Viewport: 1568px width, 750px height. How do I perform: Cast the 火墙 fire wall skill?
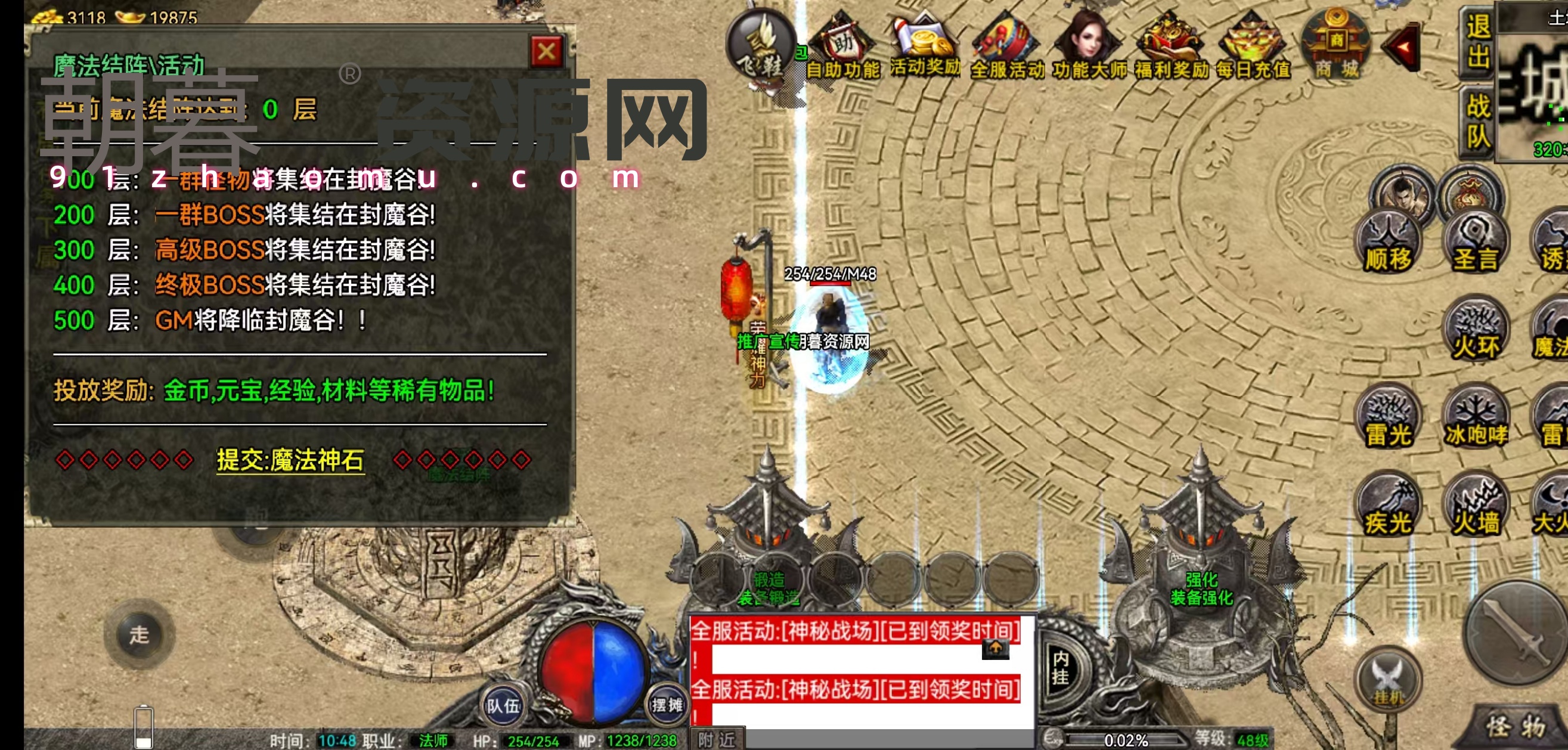pos(1475,507)
